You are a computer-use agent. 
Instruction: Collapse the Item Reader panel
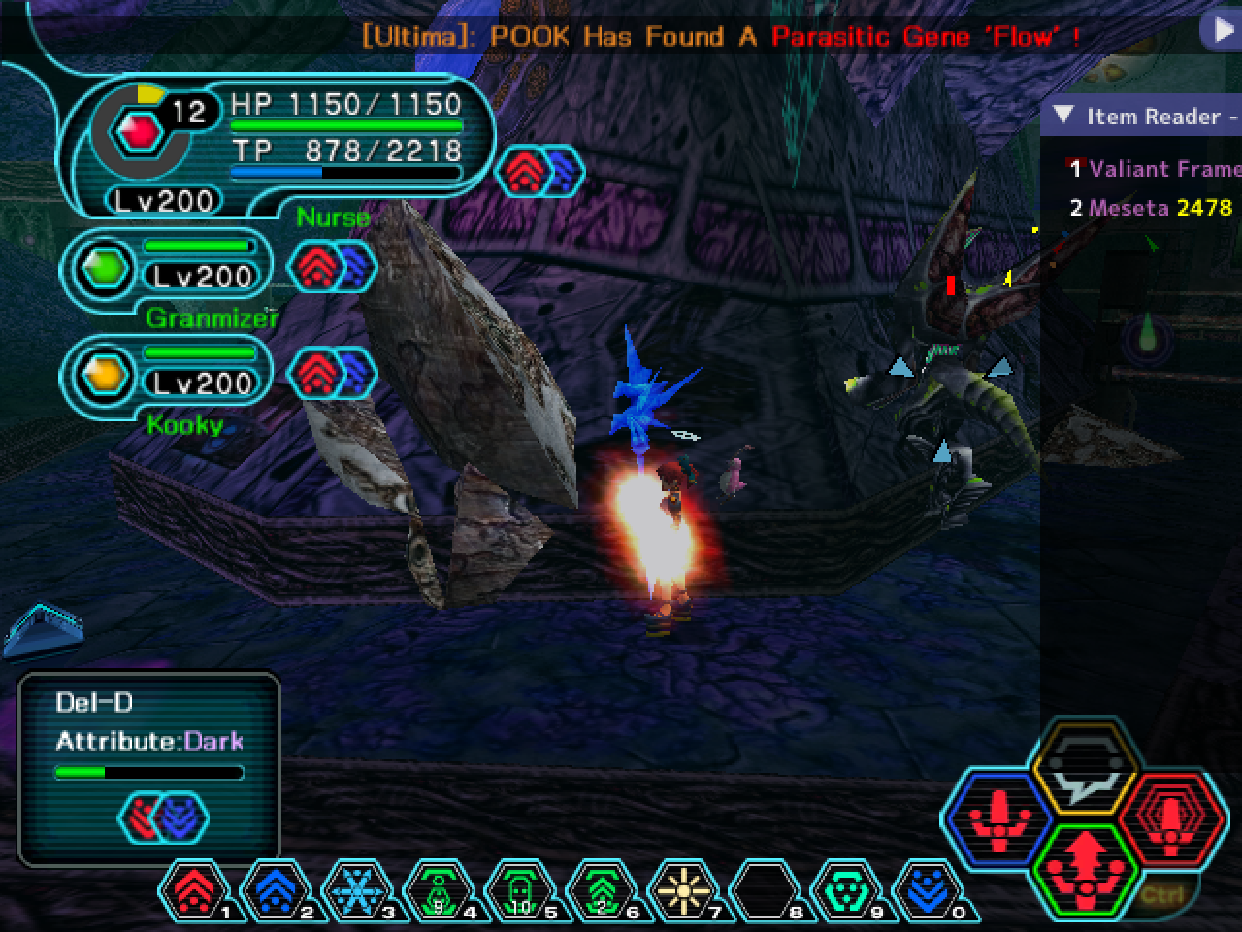click(1064, 116)
